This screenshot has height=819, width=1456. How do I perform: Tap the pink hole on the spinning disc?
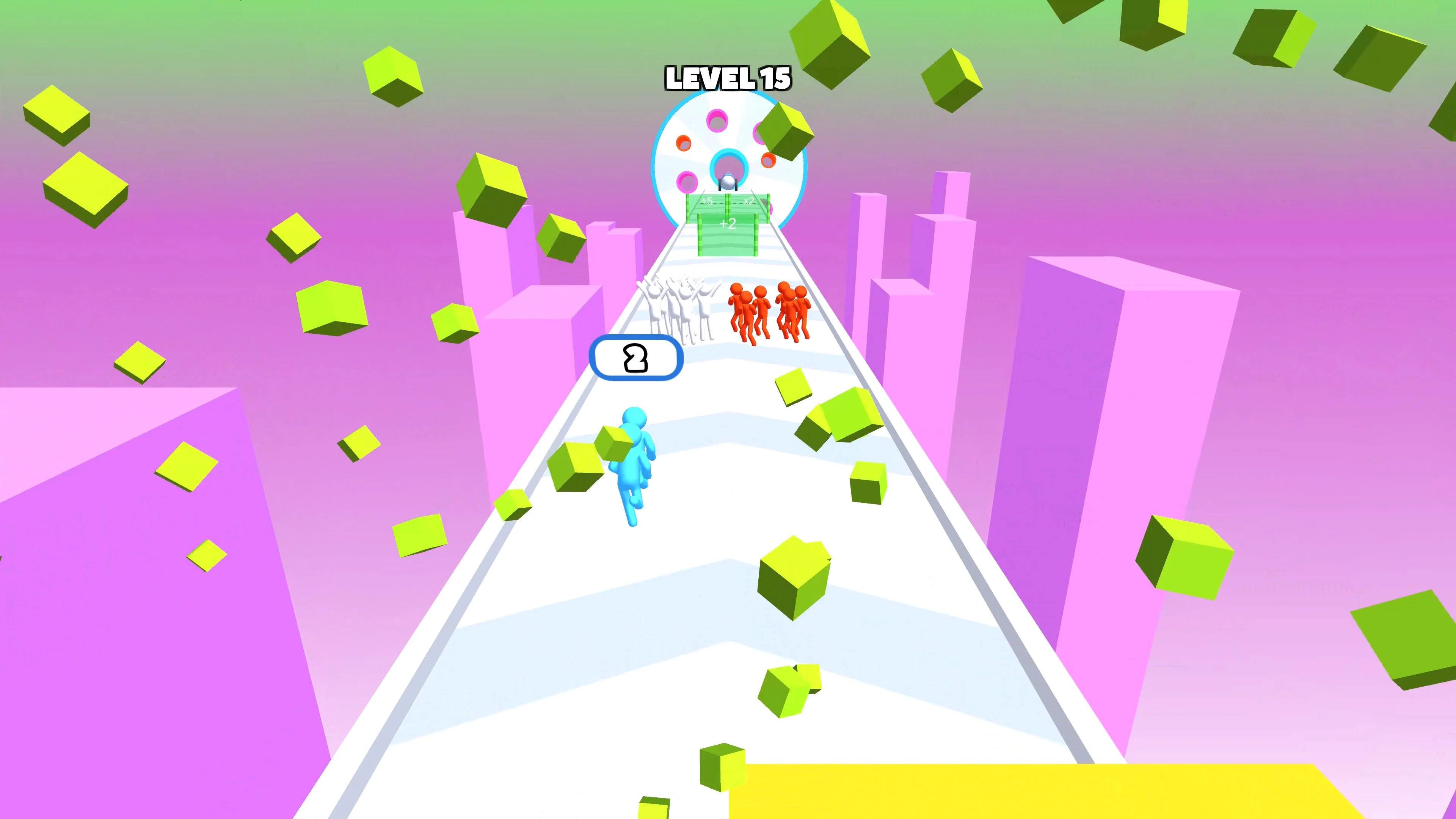tap(717, 120)
